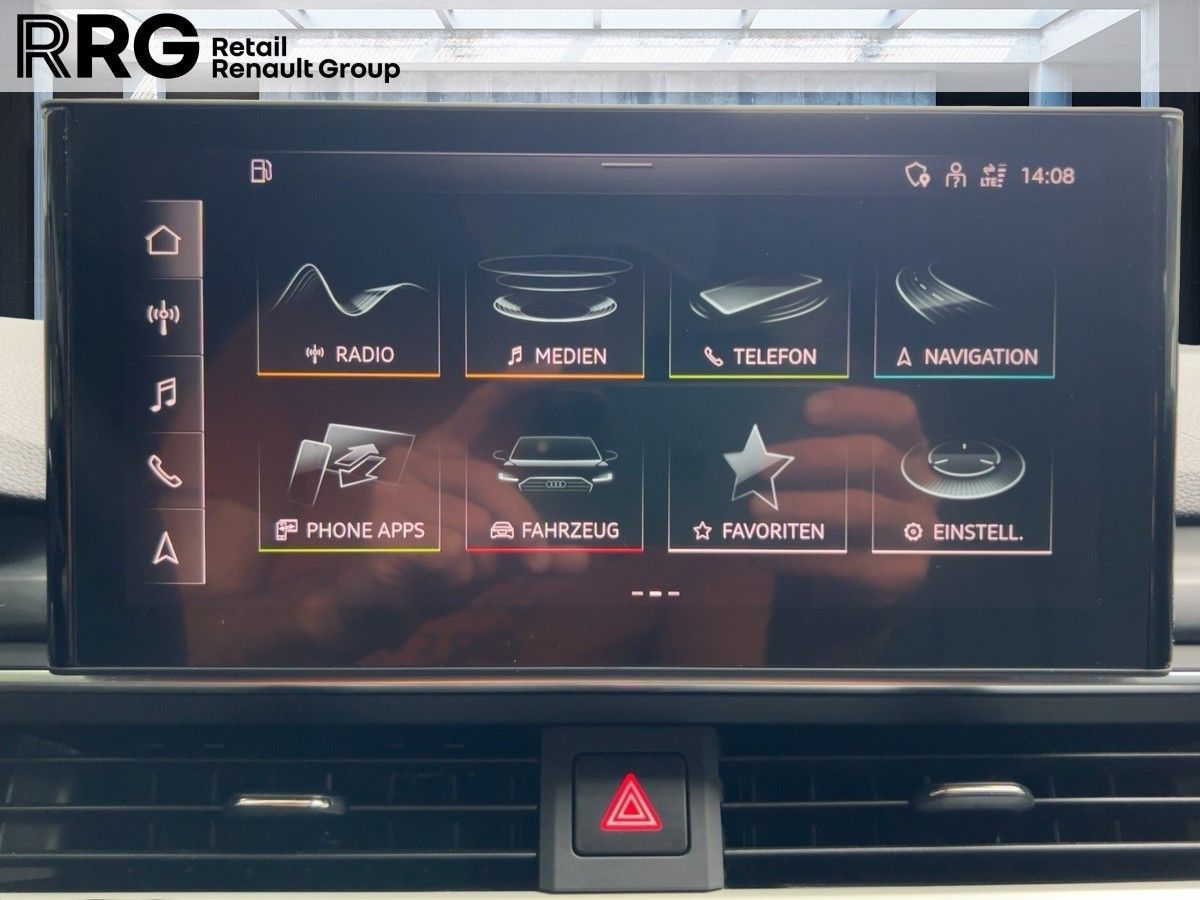Tap the home icon in the sidebar
1200x900 pixels.
point(164,240)
